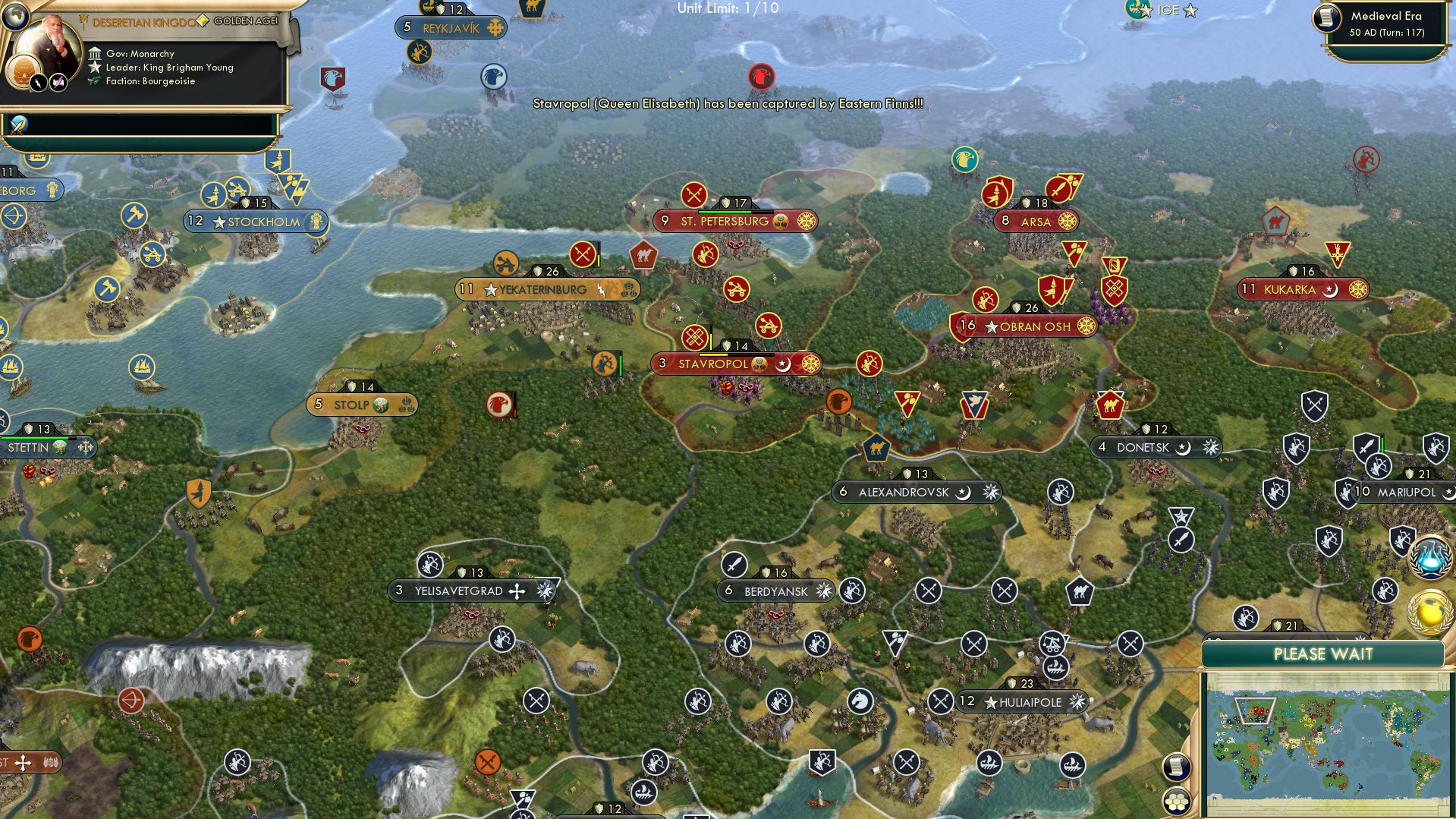Click the lightning bolt icon below the leader portrait
1456x819 pixels.
click(x=38, y=82)
